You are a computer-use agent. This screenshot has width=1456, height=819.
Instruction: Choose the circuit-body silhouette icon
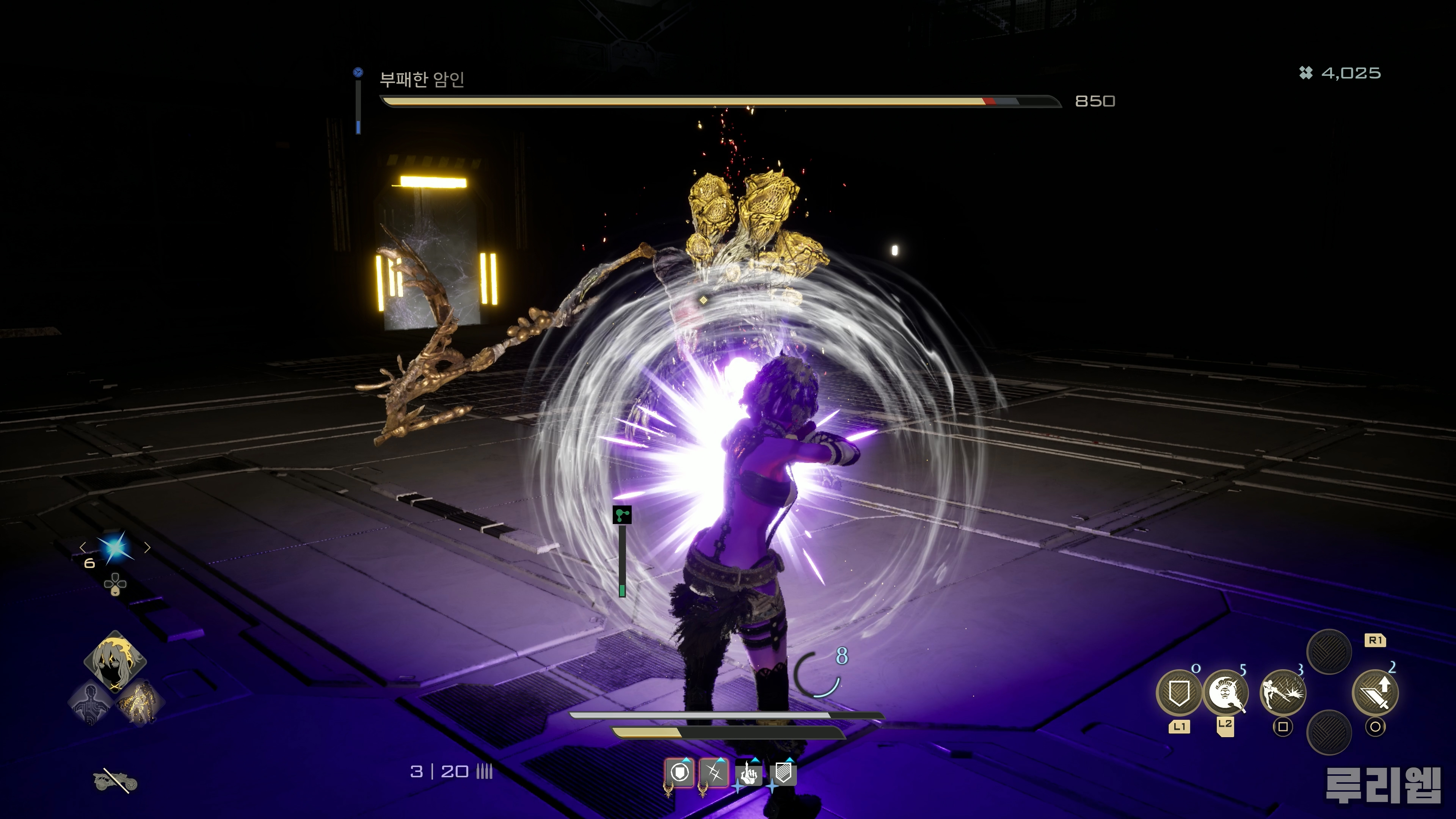pos(91,703)
